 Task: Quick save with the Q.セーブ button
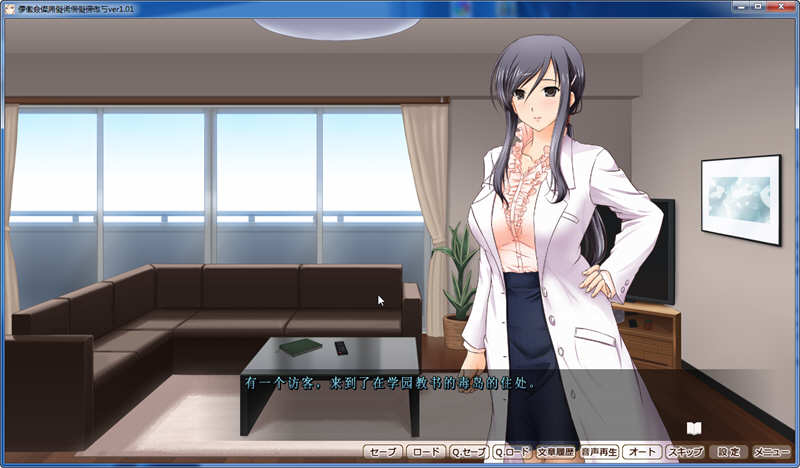coord(468,452)
